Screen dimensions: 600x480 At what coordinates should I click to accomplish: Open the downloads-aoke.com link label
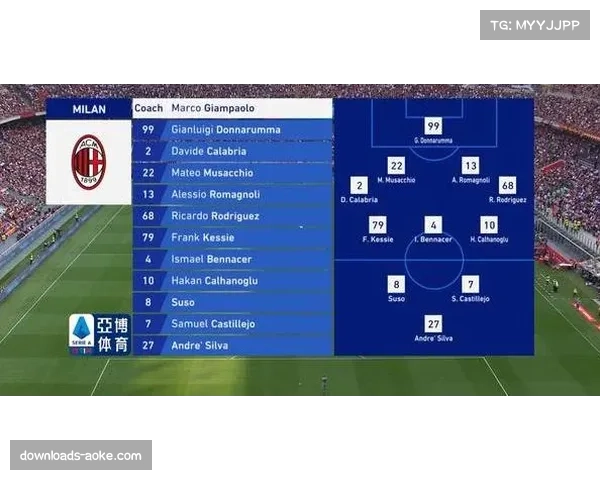click(x=80, y=456)
